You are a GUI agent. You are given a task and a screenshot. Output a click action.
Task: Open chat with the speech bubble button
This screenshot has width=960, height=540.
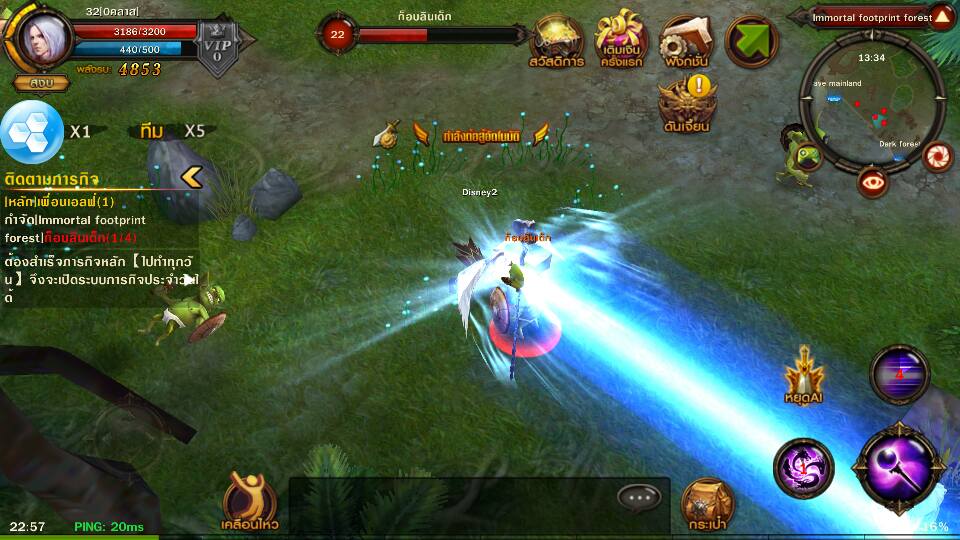point(638,496)
